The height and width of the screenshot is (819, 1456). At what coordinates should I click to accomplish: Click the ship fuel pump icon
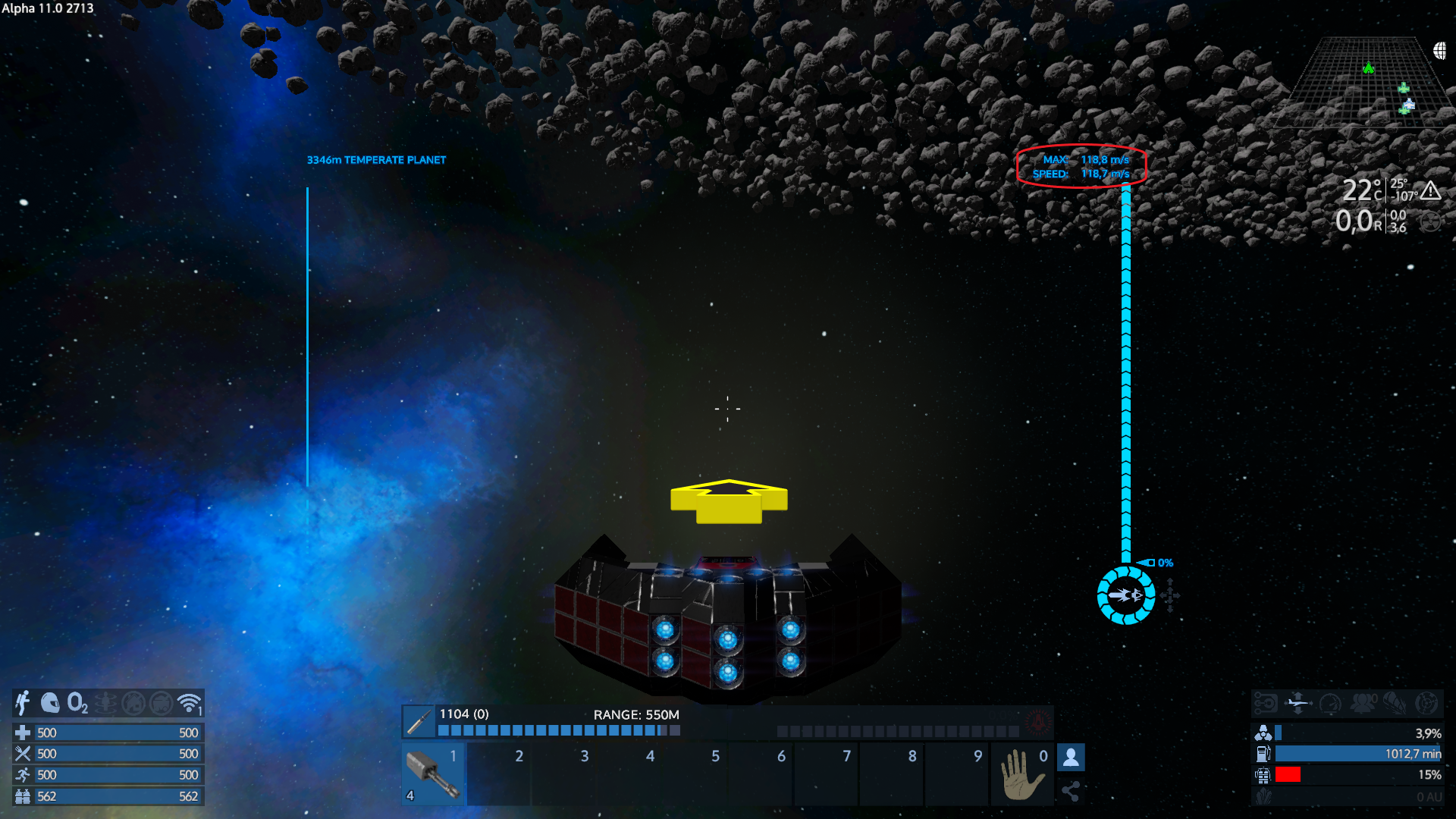[1263, 754]
